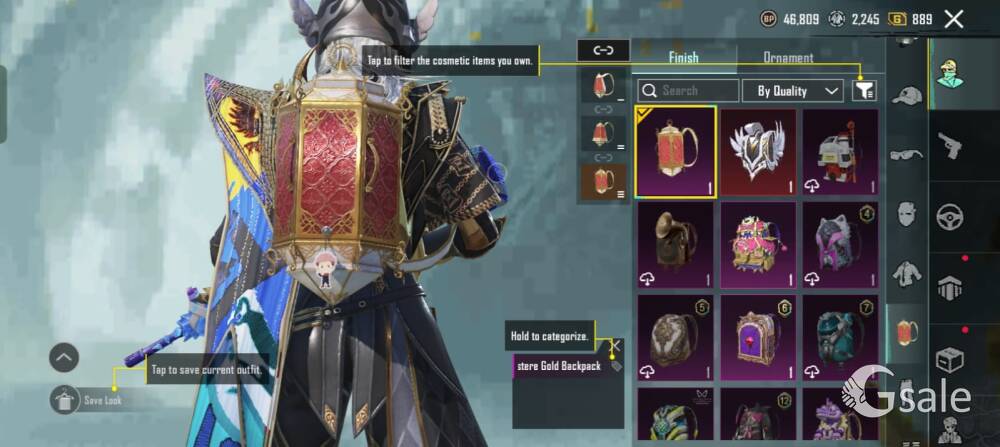Switch to the Ornament tab
The width and height of the screenshot is (1000, 447).
coord(788,58)
